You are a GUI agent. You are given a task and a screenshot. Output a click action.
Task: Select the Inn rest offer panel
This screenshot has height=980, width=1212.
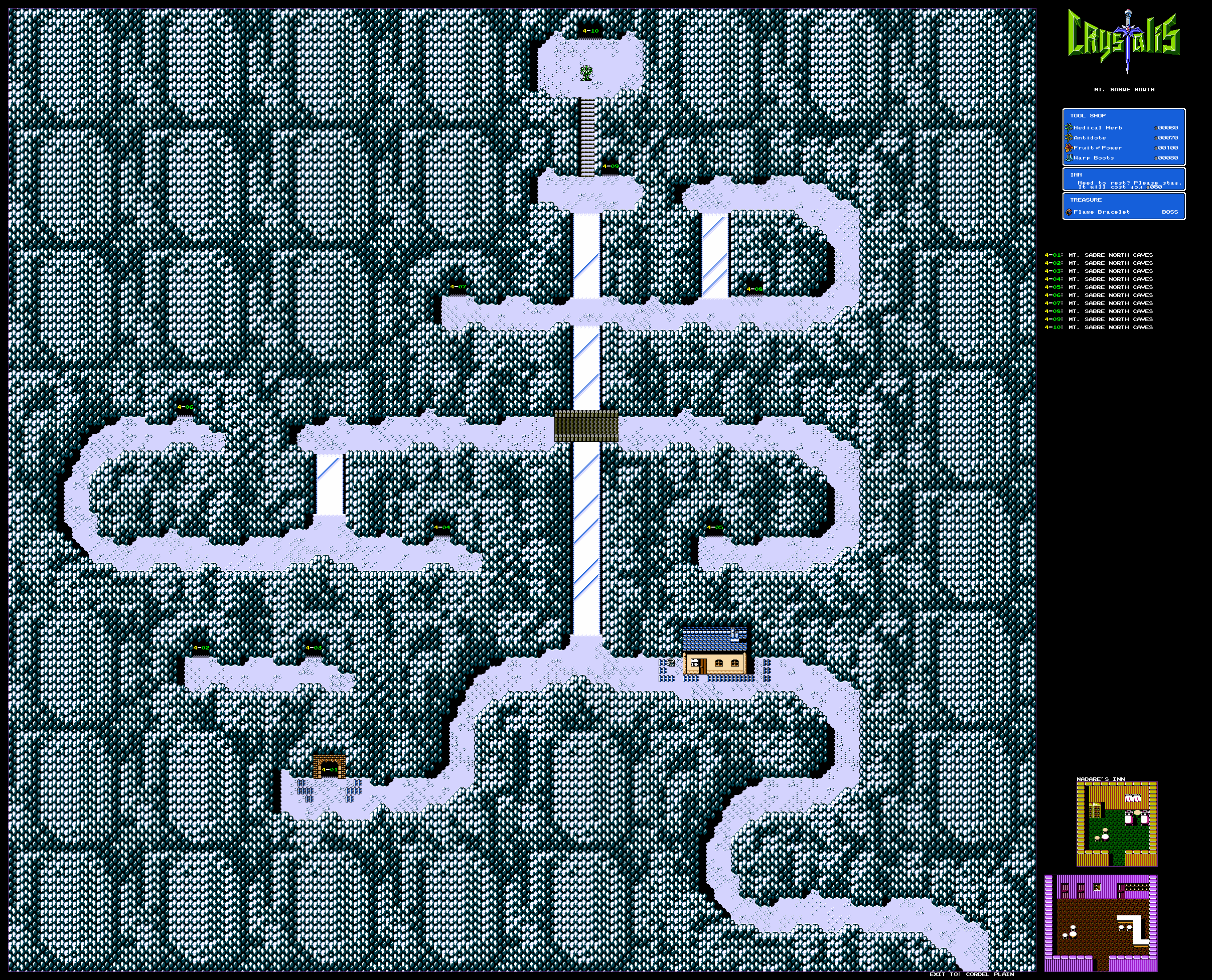[x=1123, y=180]
